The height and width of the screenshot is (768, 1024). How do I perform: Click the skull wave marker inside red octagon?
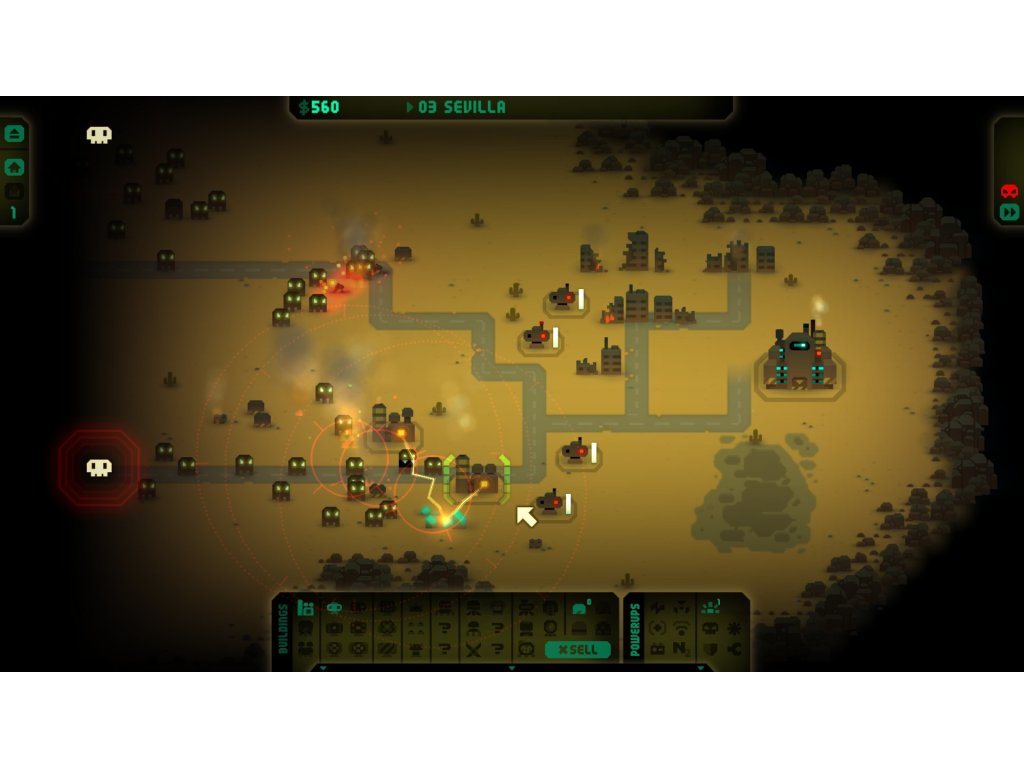point(98,467)
